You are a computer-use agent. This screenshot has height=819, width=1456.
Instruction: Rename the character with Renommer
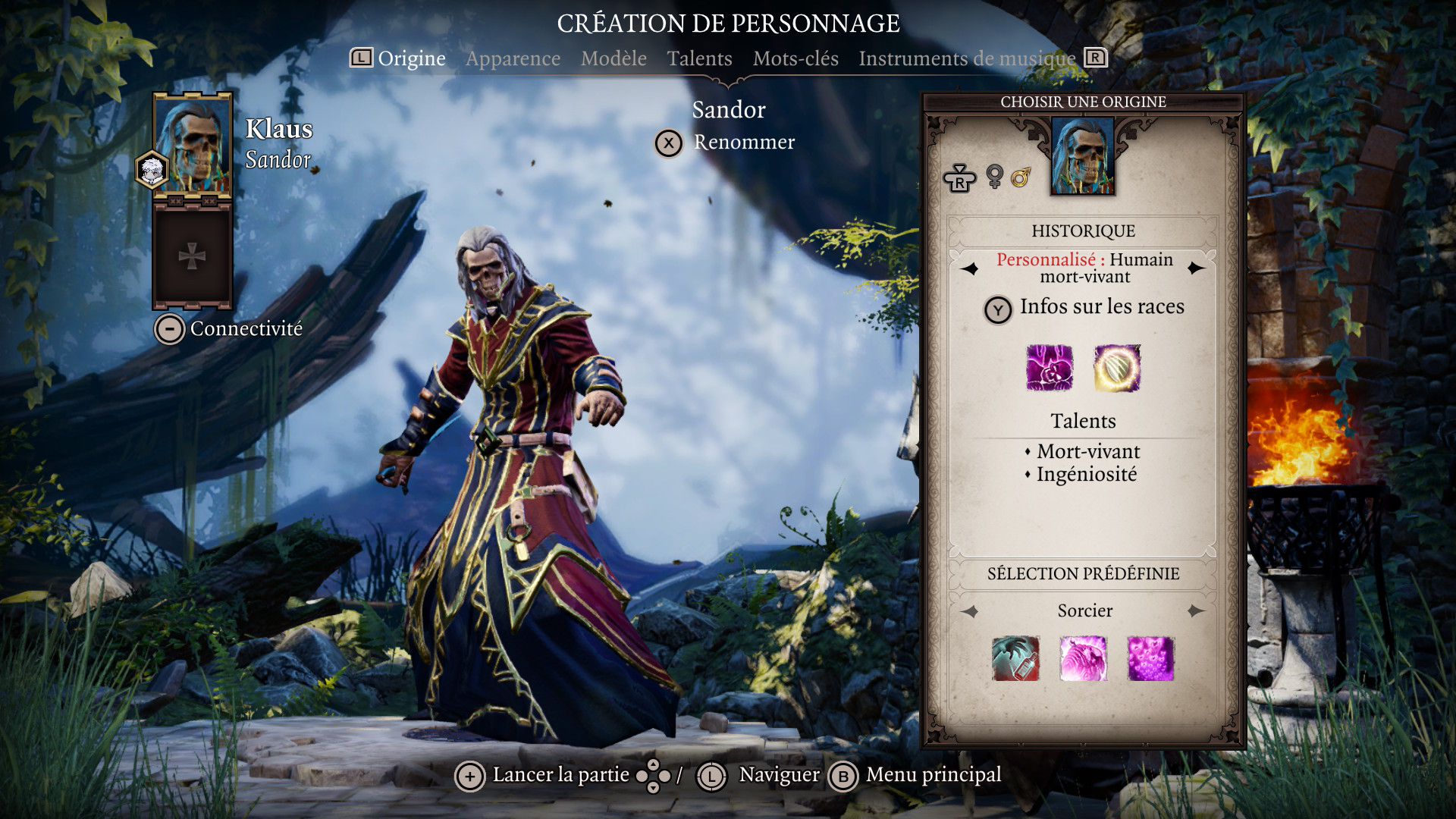743,143
